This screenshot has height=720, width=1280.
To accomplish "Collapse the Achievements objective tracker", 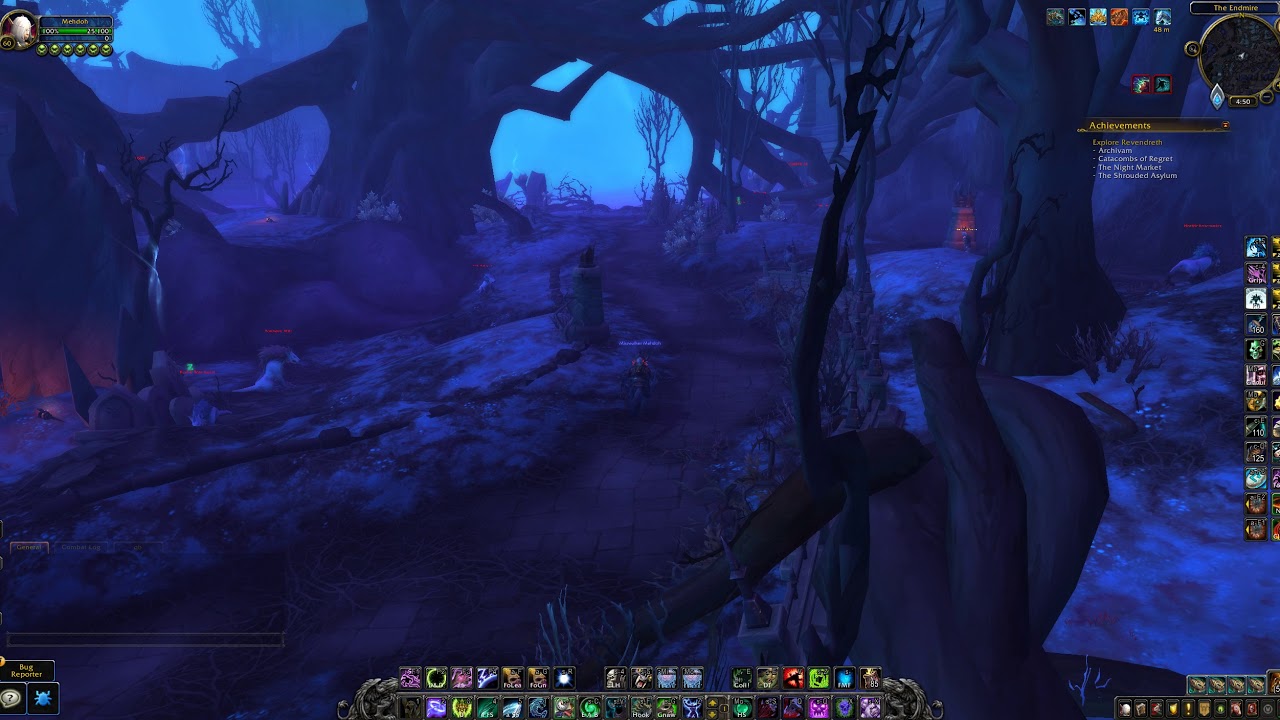I will (1227, 126).
